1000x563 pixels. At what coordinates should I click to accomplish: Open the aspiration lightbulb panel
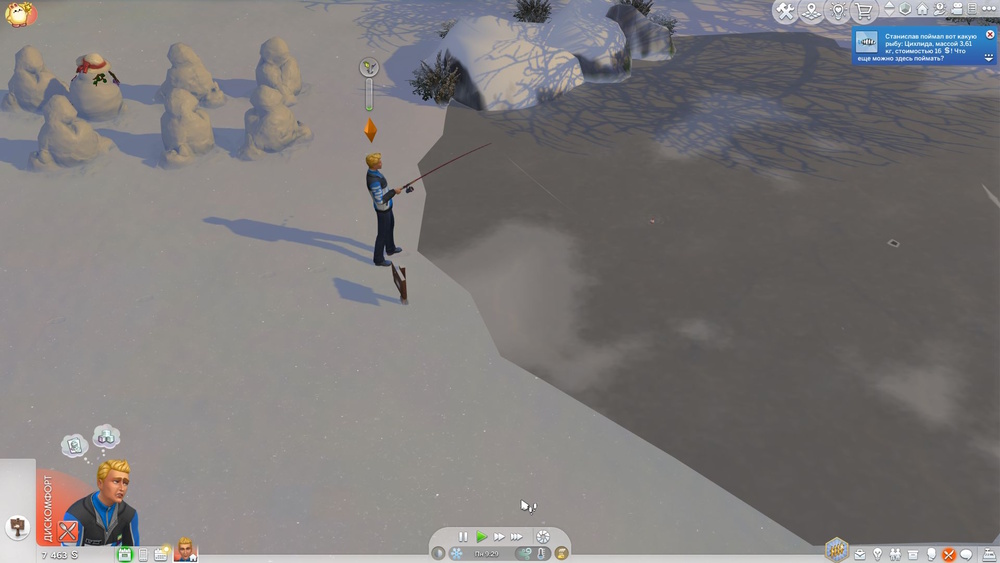click(x=877, y=554)
